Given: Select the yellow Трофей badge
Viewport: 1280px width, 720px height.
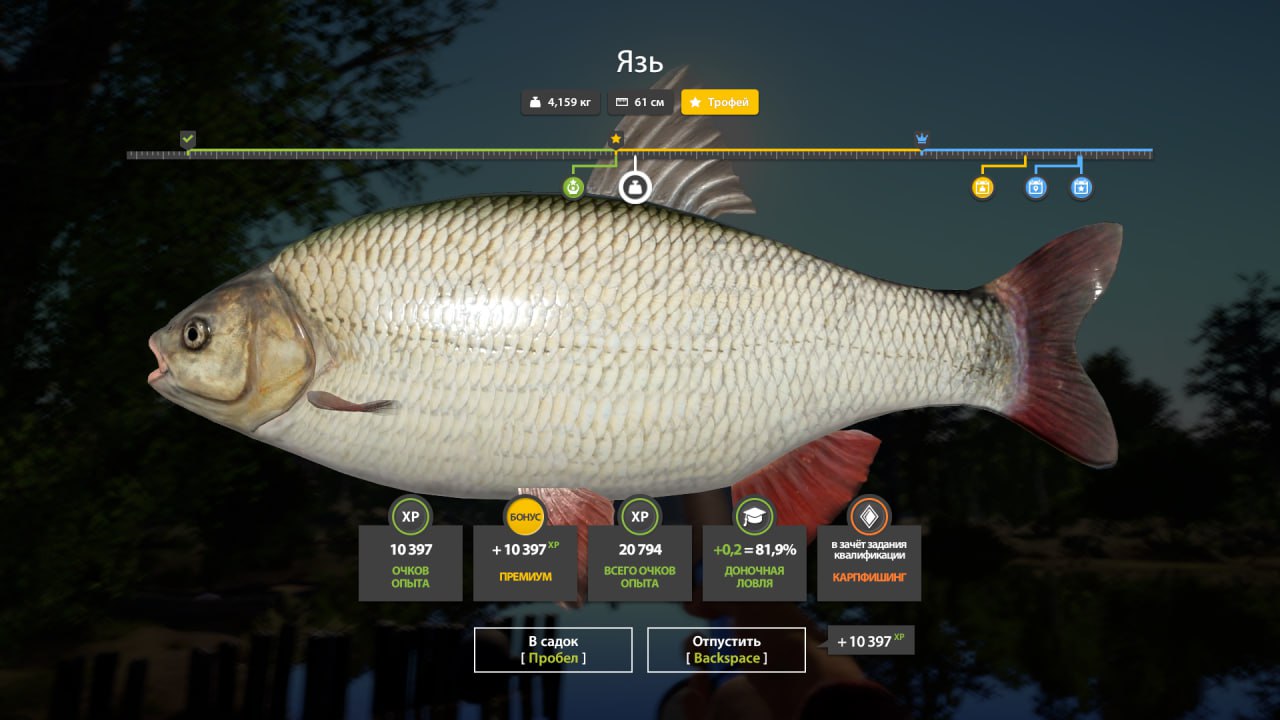Looking at the screenshot, I should point(720,102).
